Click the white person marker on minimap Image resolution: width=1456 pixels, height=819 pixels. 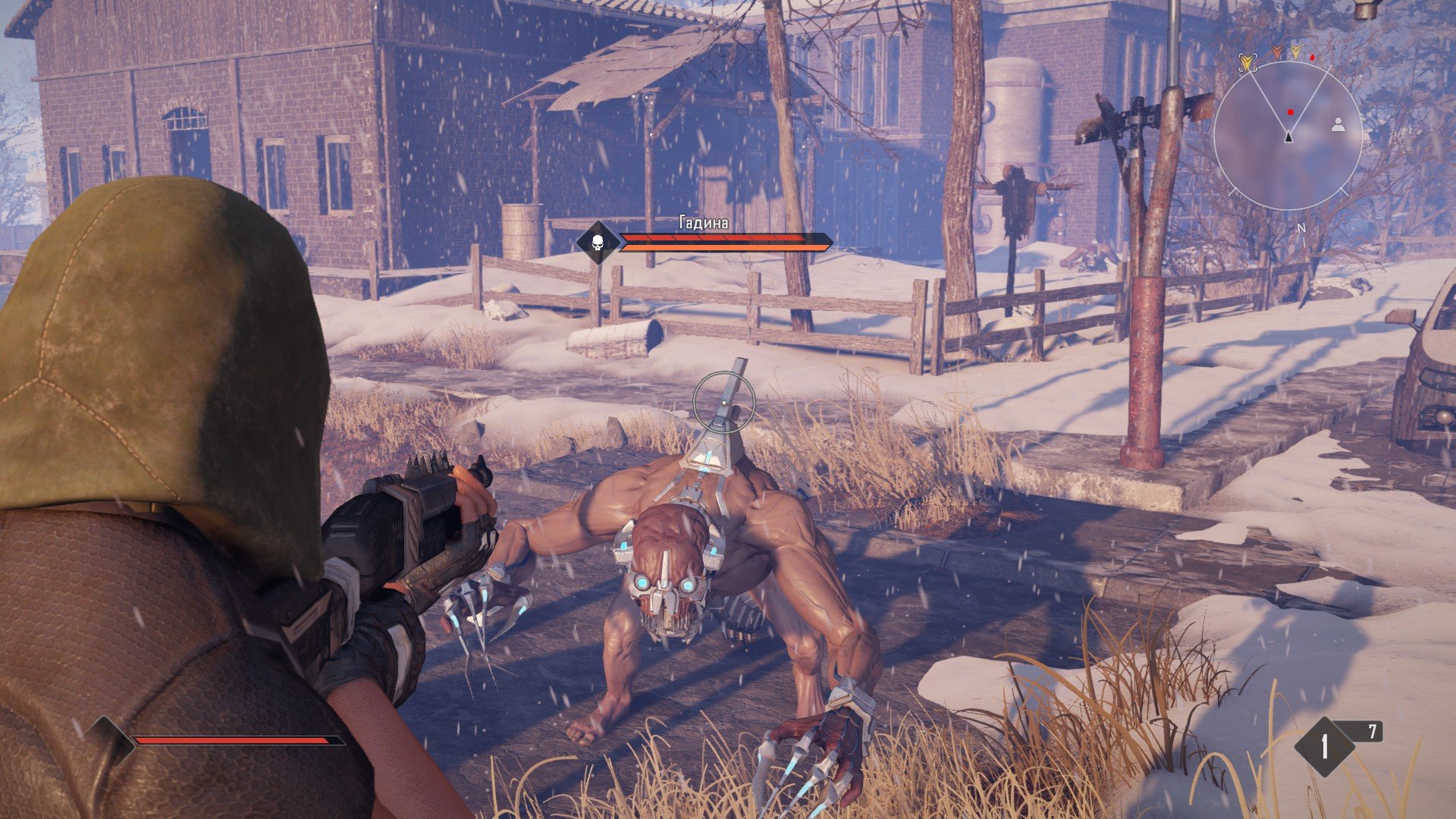coord(1338,124)
